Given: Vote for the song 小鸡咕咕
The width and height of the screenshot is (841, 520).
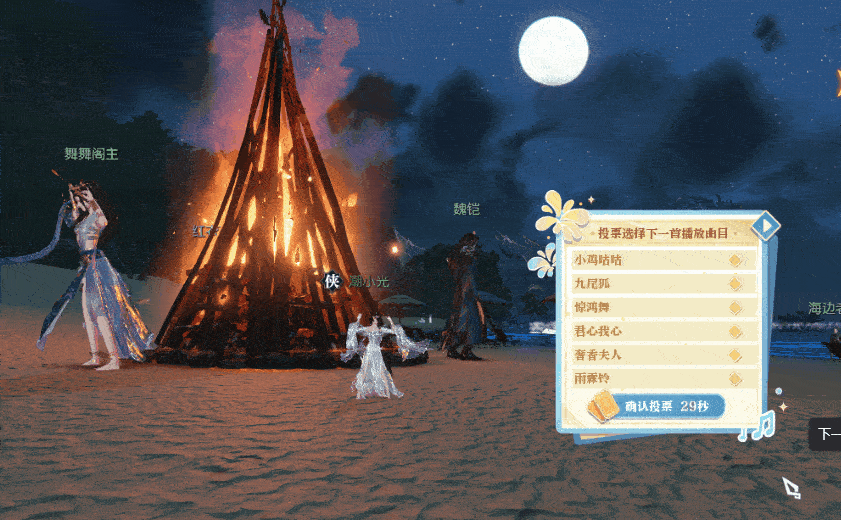Looking at the screenshot, I should pos(660,260).
